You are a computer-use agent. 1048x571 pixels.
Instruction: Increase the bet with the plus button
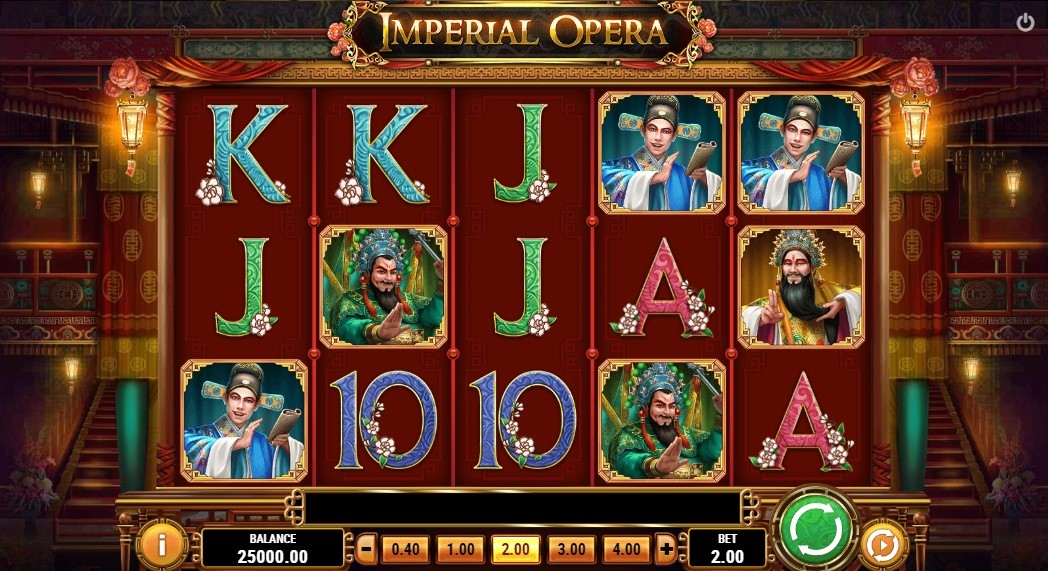pyautogui.click(x=666, y=548)
